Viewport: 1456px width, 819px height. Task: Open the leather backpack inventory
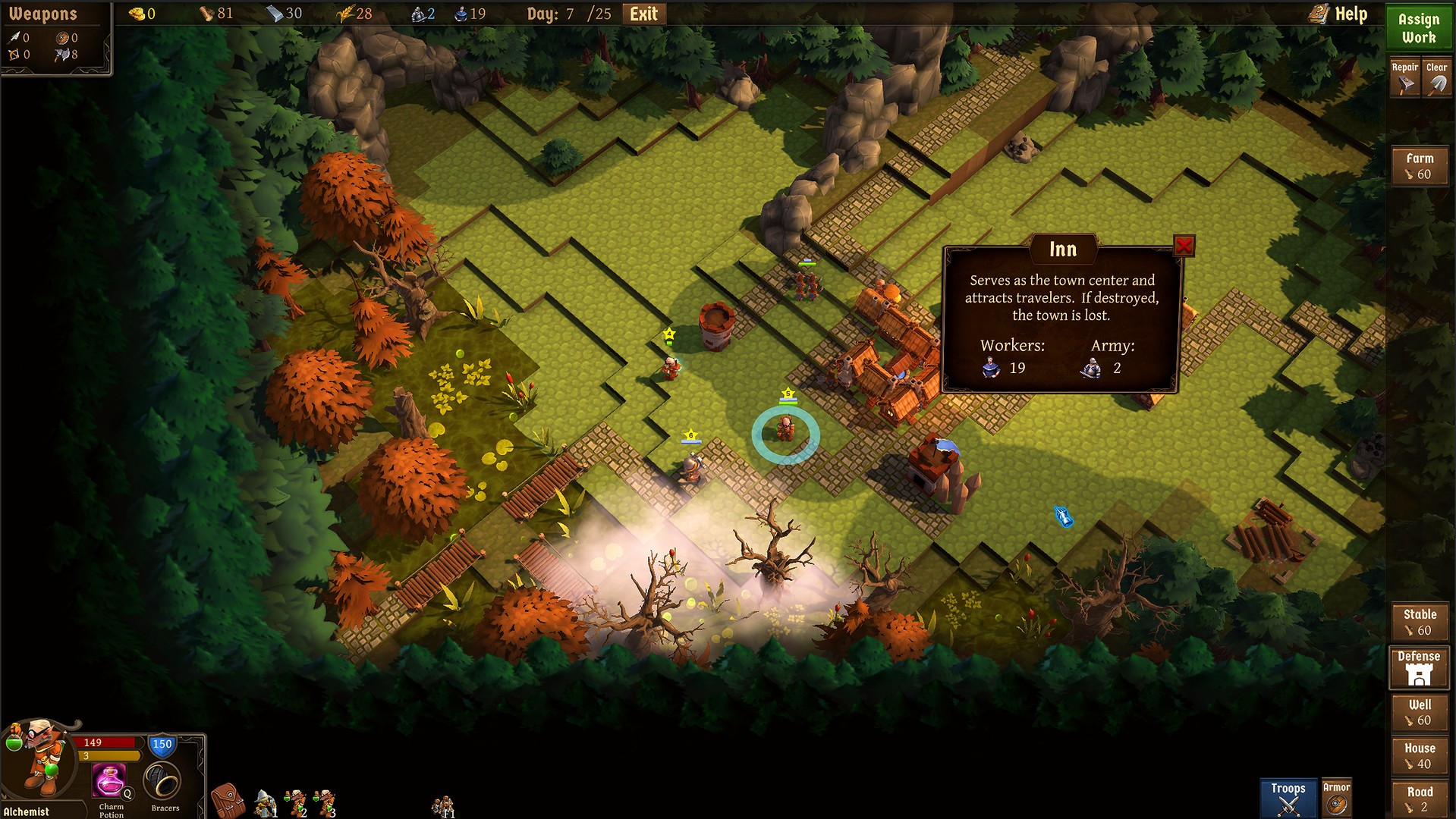pyautogui.click(x=227, y=801)
